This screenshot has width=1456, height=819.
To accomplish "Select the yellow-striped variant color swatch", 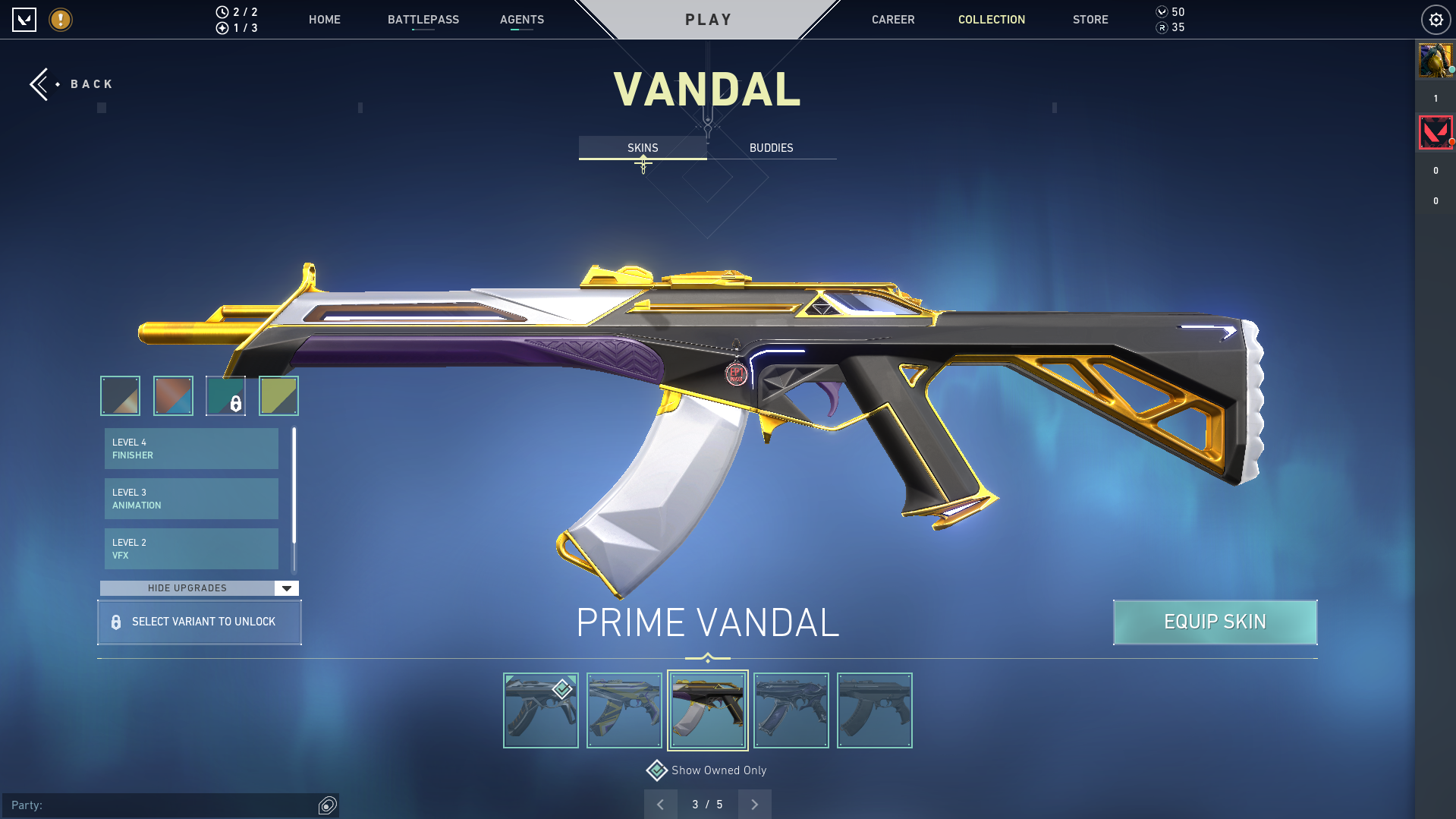I will tap(278, 395).
